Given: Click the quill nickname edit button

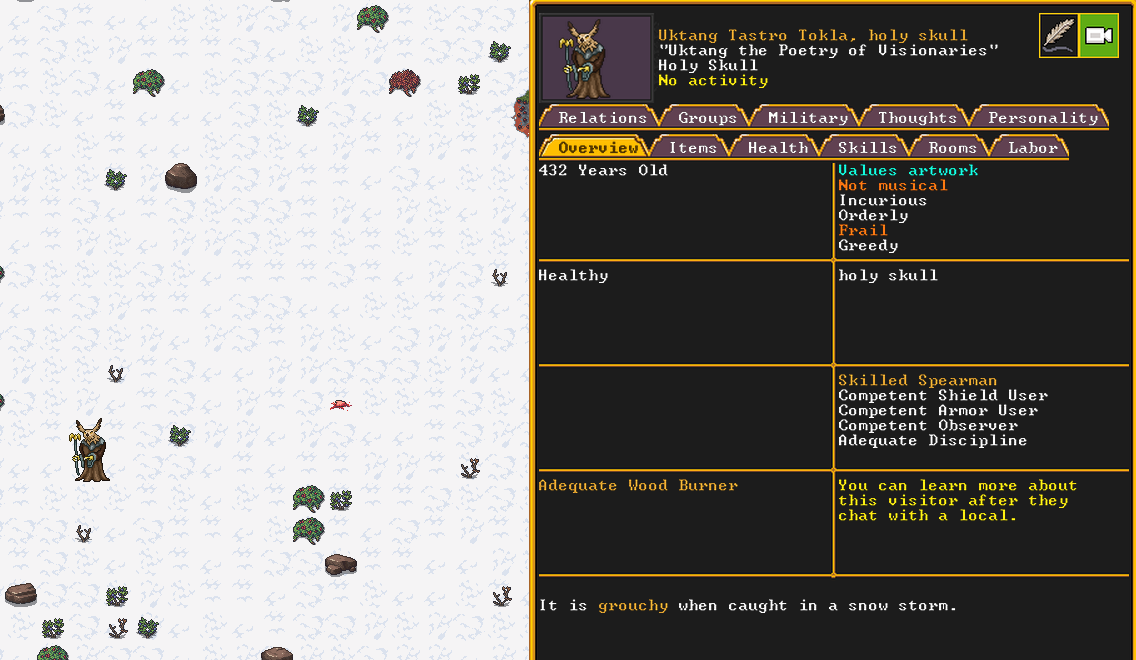Looking at the screenshot, I should click(1059, 36).
